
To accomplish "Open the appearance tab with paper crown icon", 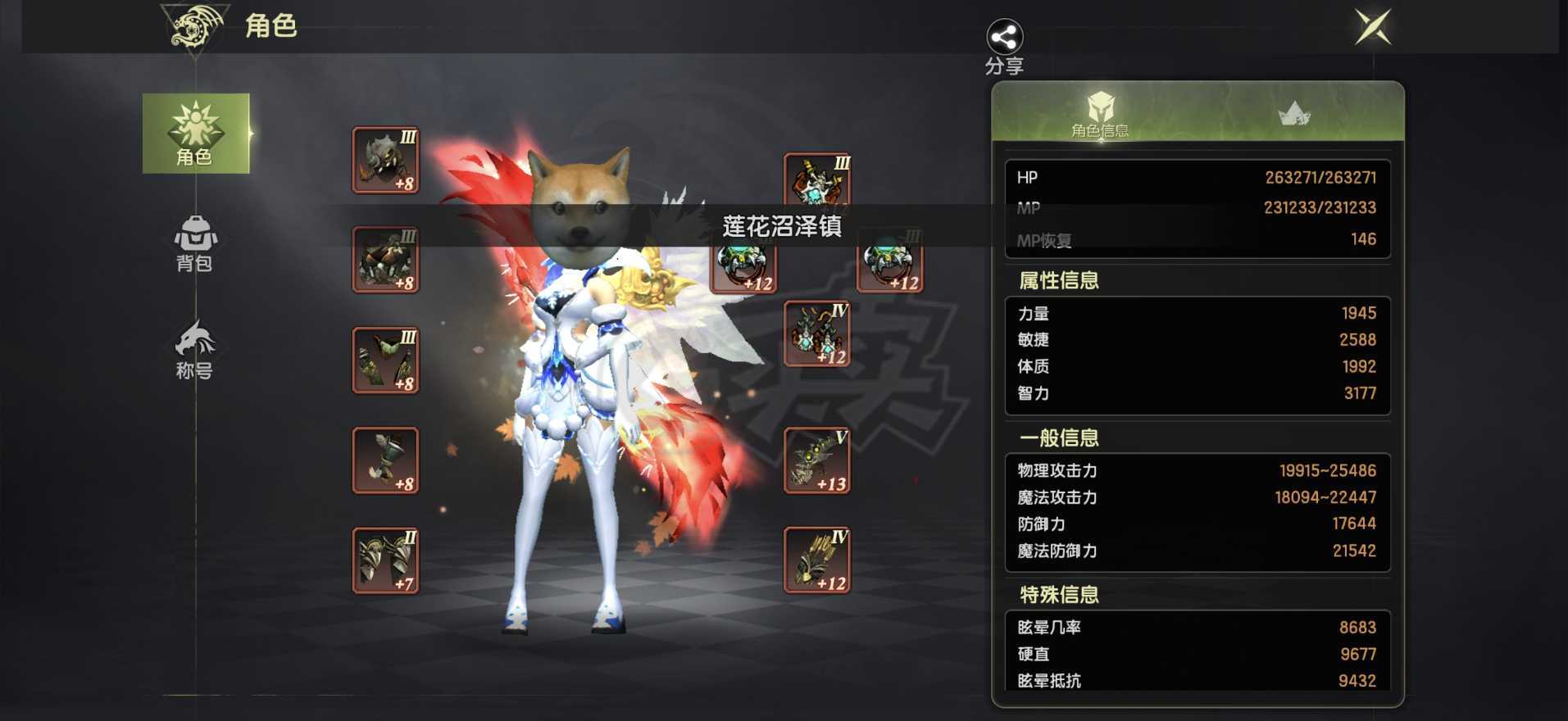I will pos(1295,115).
